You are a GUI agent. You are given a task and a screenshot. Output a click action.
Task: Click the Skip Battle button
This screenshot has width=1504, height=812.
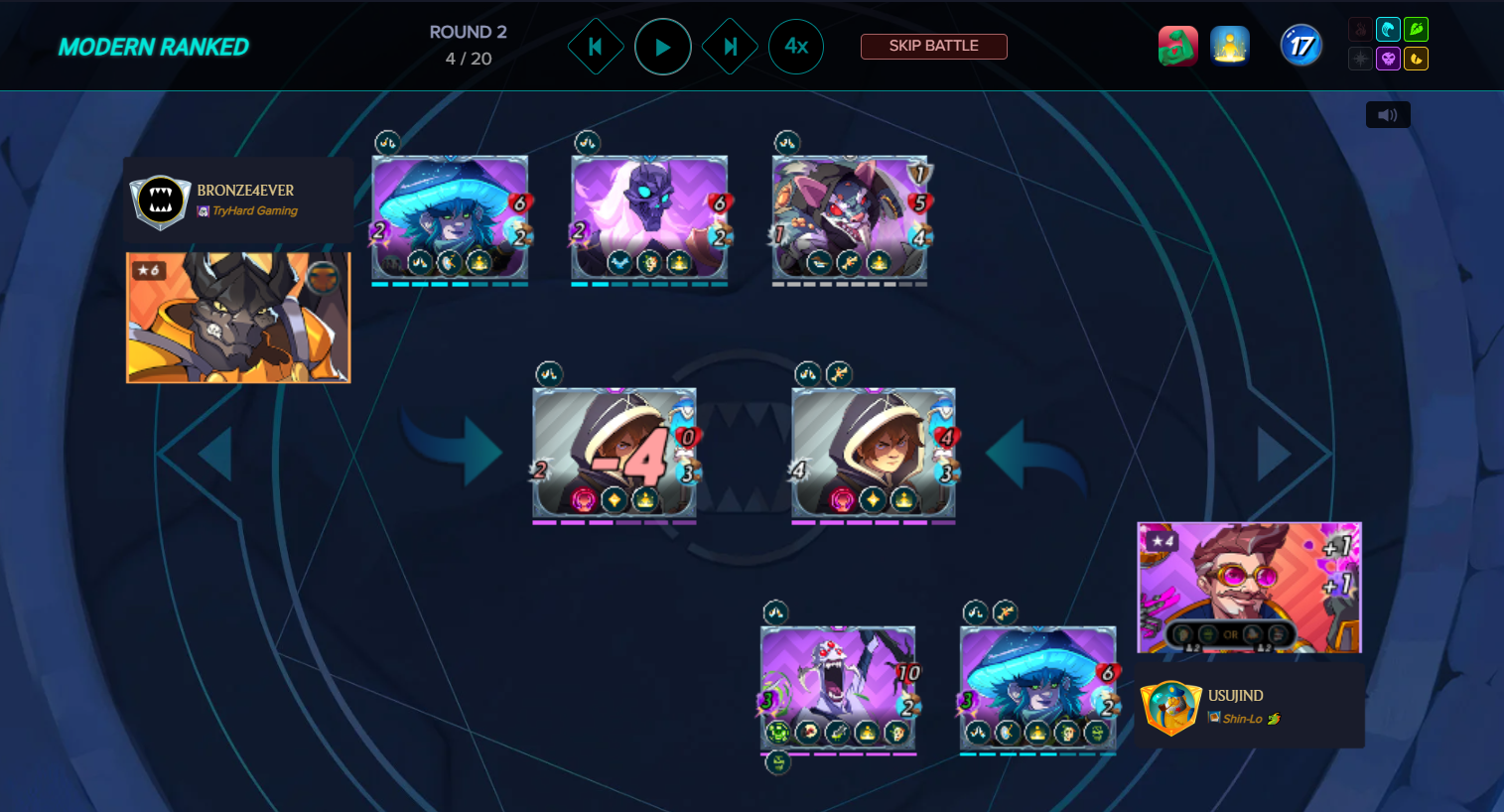point(933,46)
